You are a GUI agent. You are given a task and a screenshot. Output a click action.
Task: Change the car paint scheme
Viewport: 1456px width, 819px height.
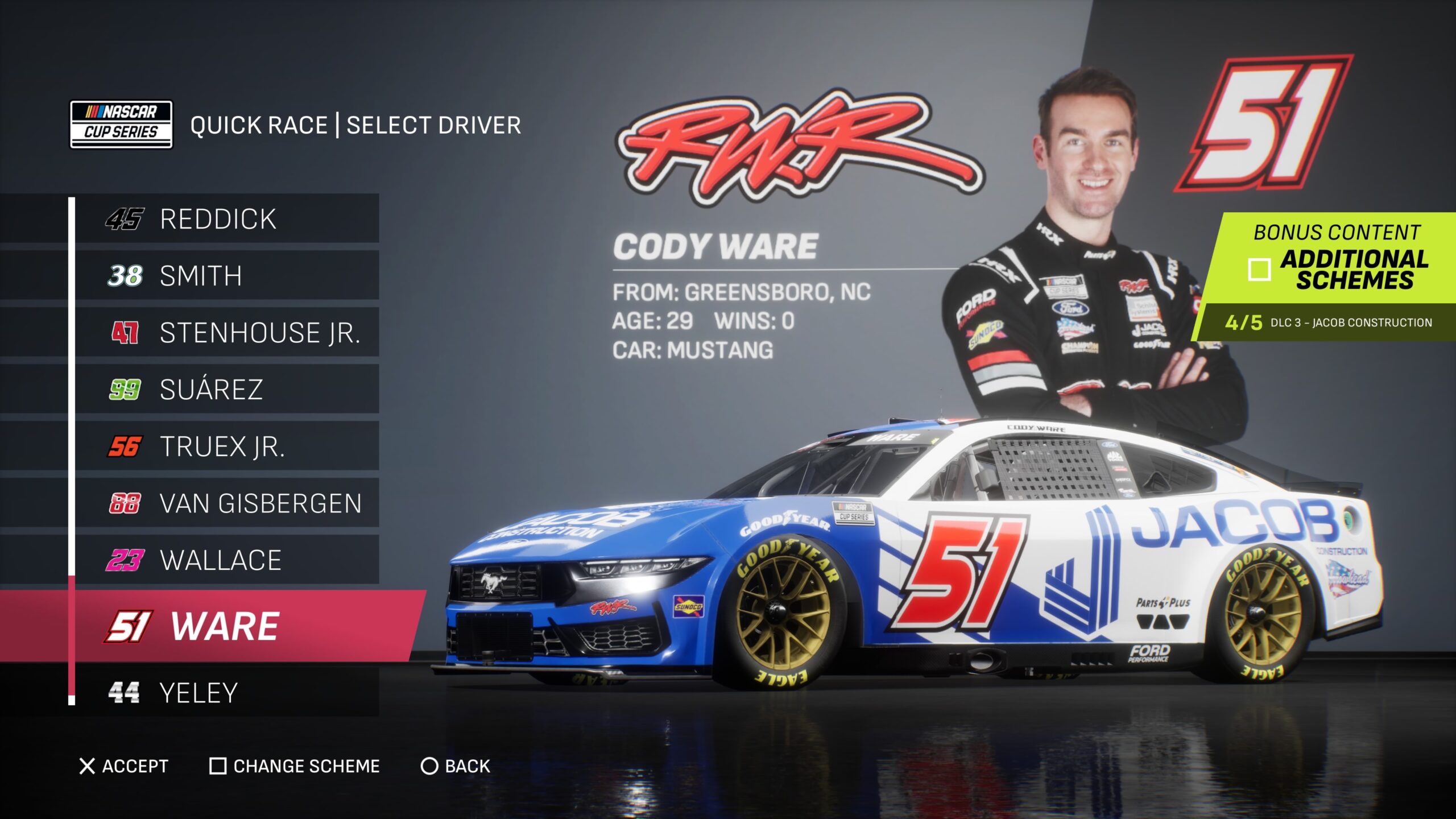click(295, 766)
